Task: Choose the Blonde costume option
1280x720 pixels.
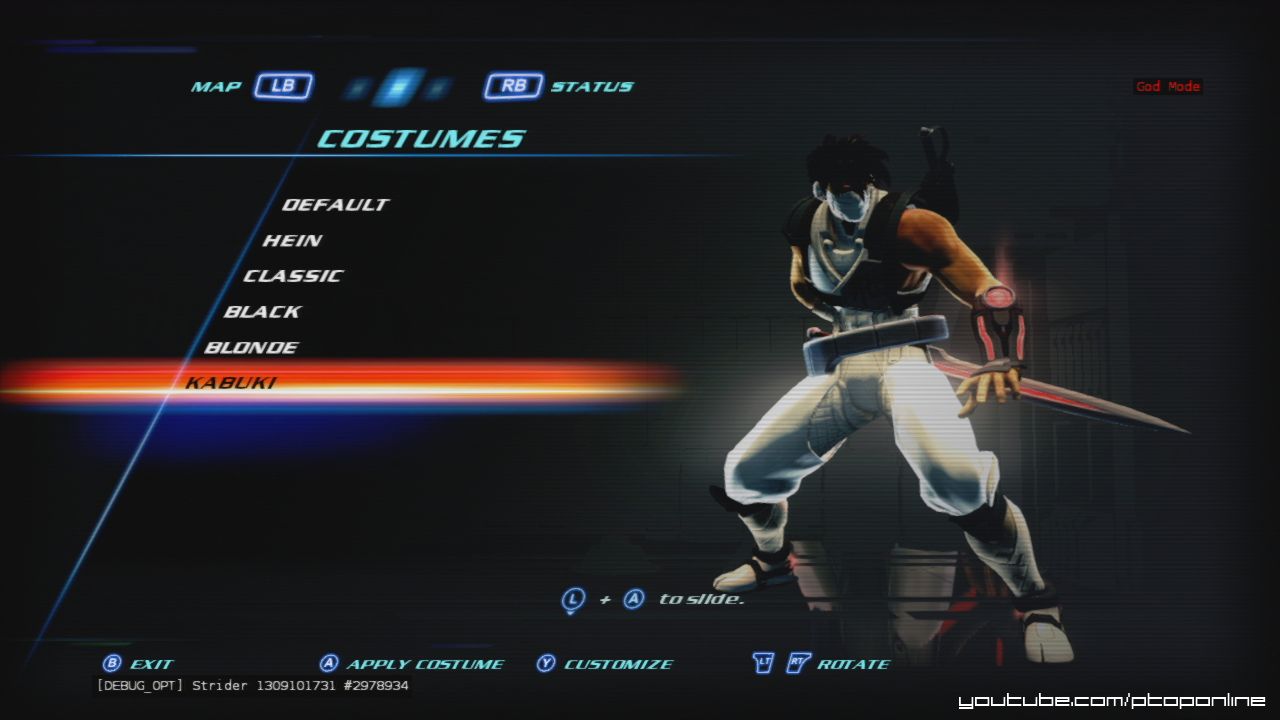Action: point(251,348)
